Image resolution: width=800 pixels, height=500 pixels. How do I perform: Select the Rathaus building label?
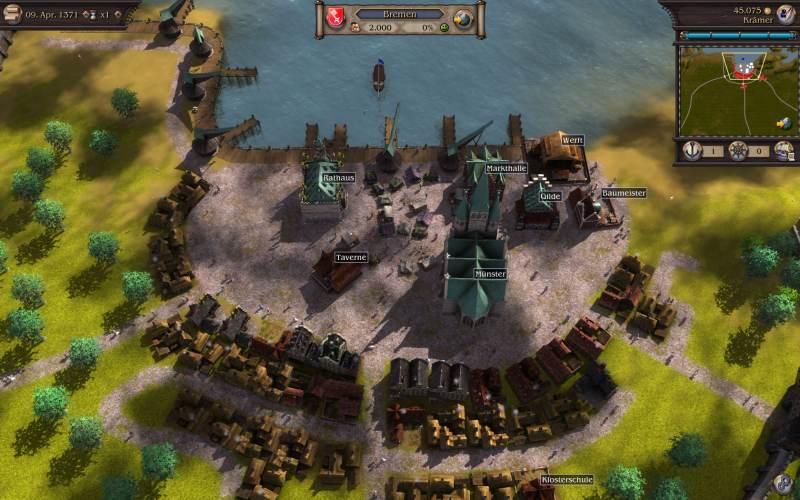[338, 177]
